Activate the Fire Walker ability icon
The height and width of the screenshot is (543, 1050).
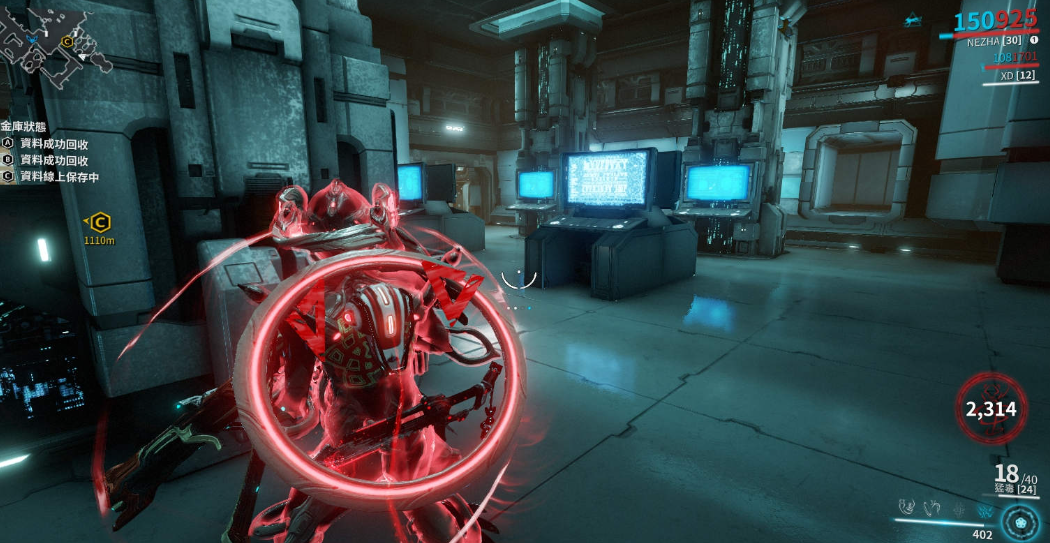point(908,508)
